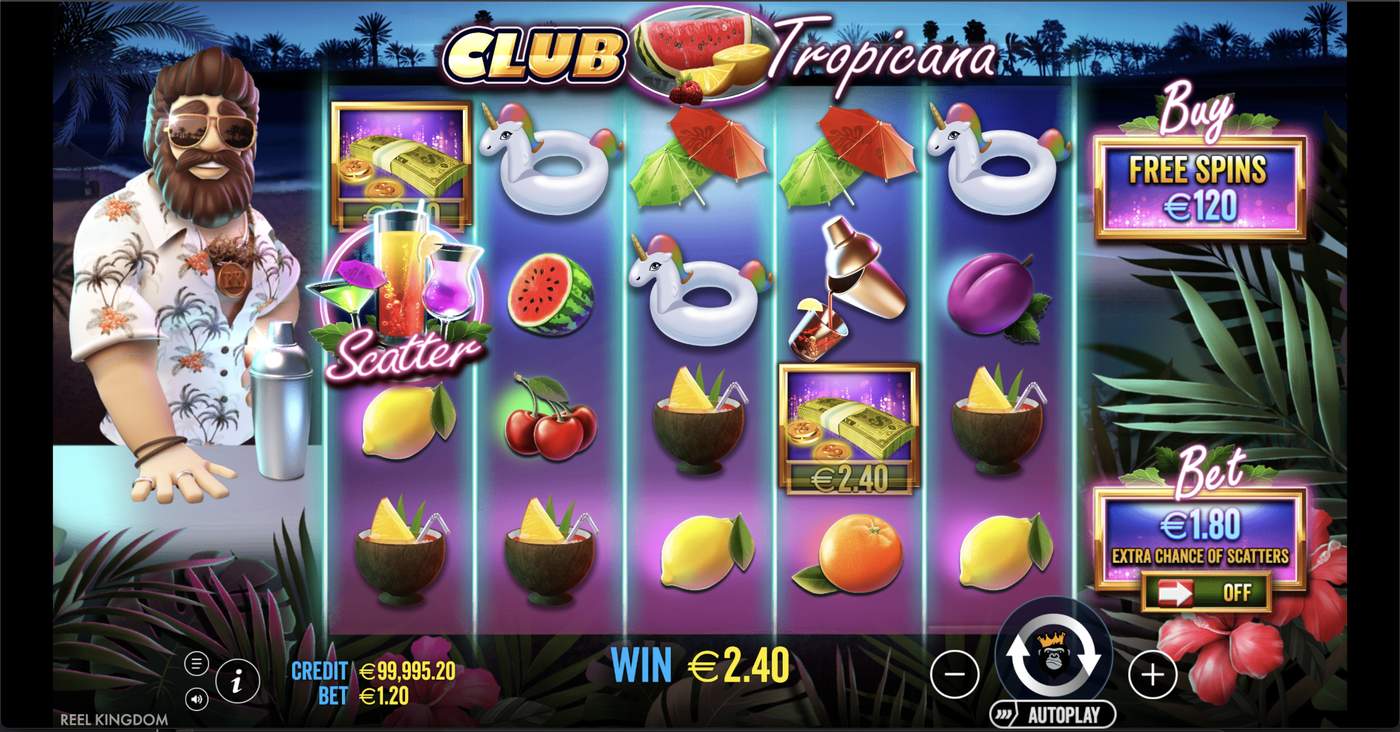Click the cocktail shaker symbol

tap(848, 290)
